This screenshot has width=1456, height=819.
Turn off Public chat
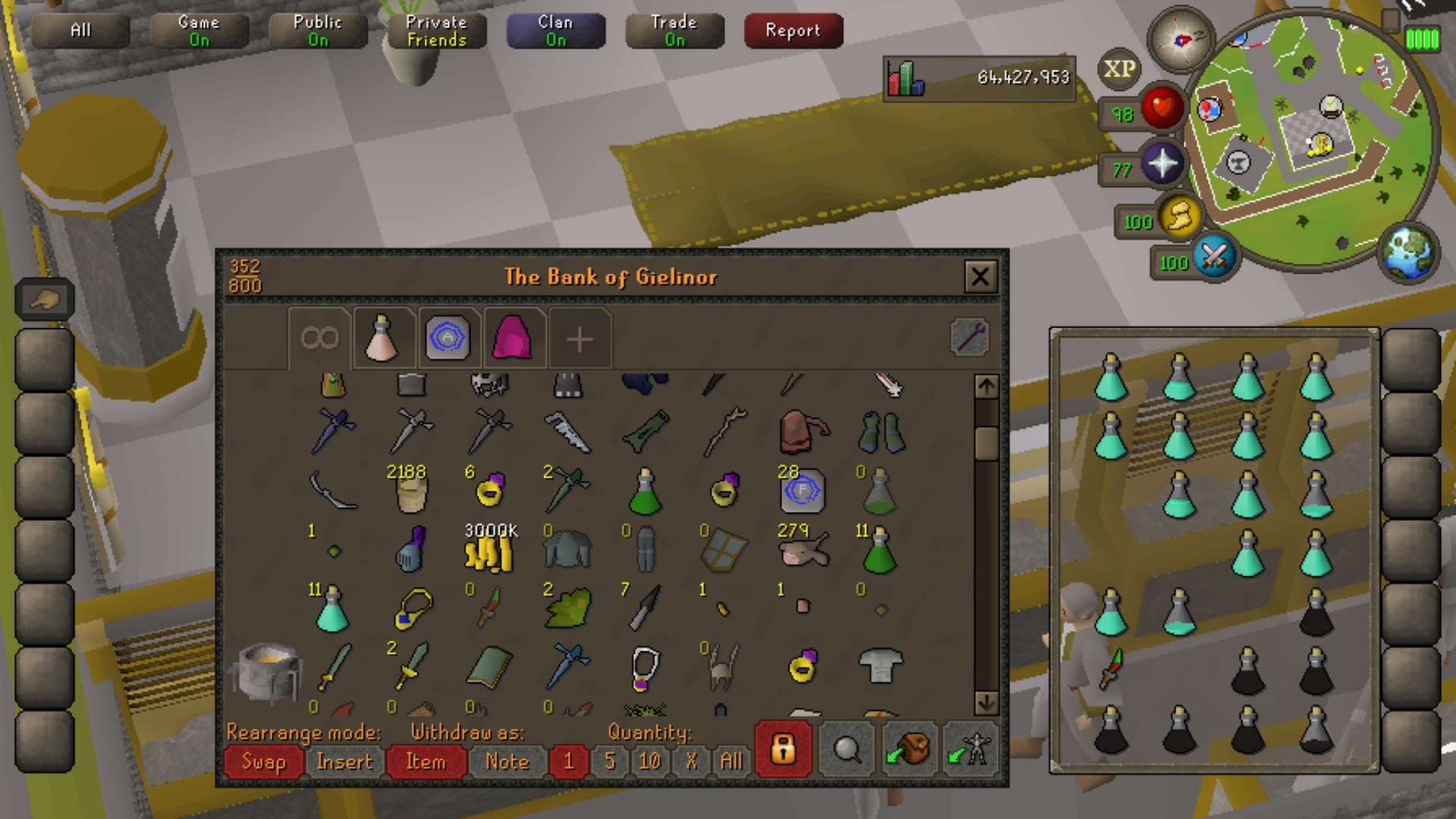(318, 30)
